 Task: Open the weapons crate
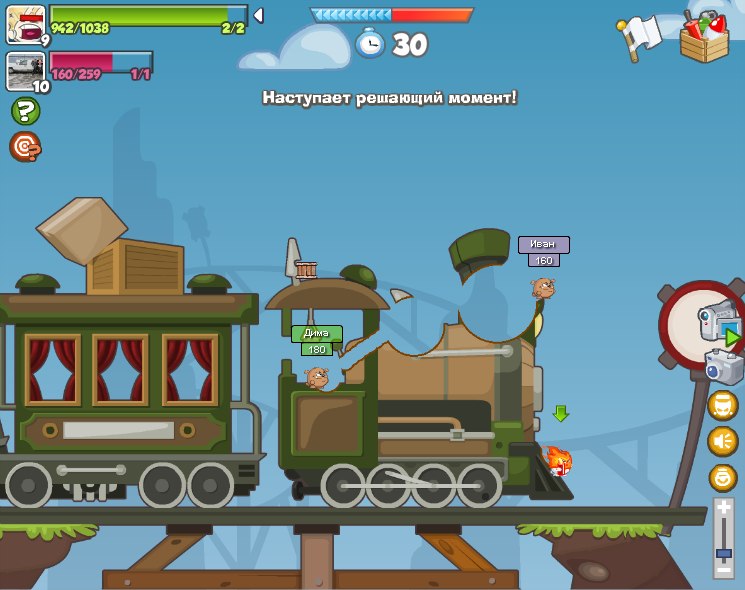(704, 37)
